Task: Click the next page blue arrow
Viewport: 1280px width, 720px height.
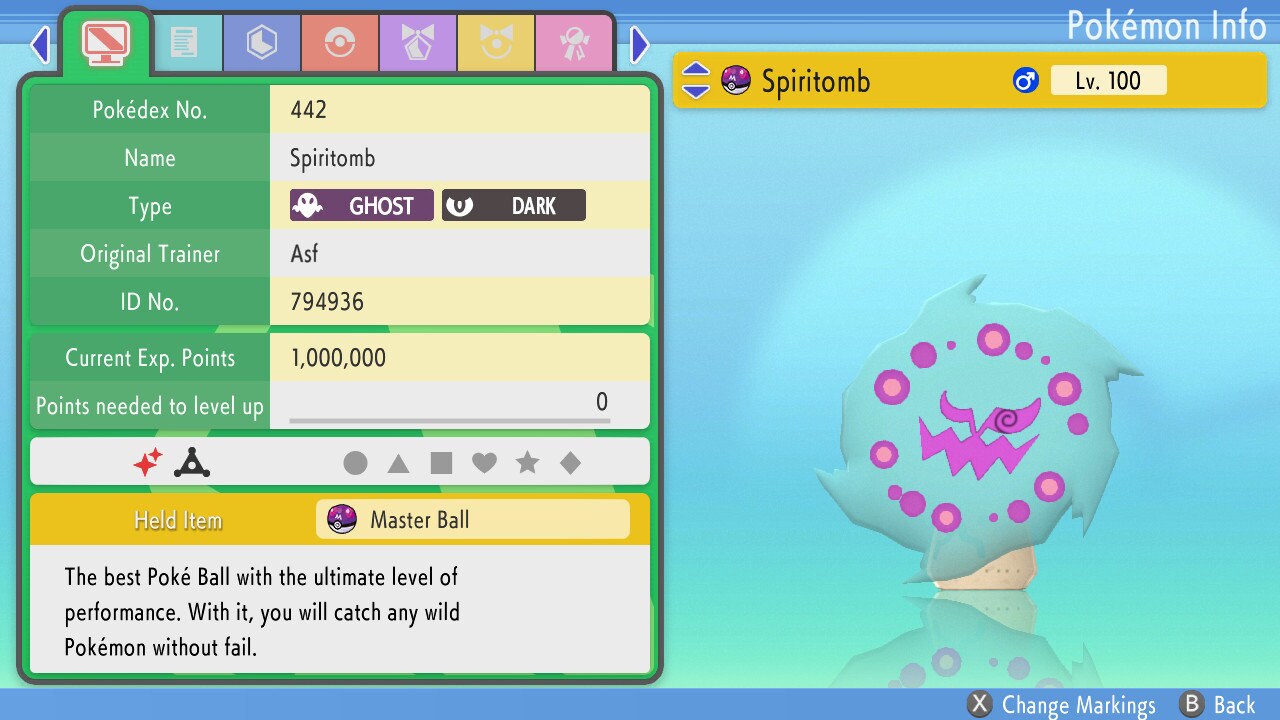Action: (639, 43)
